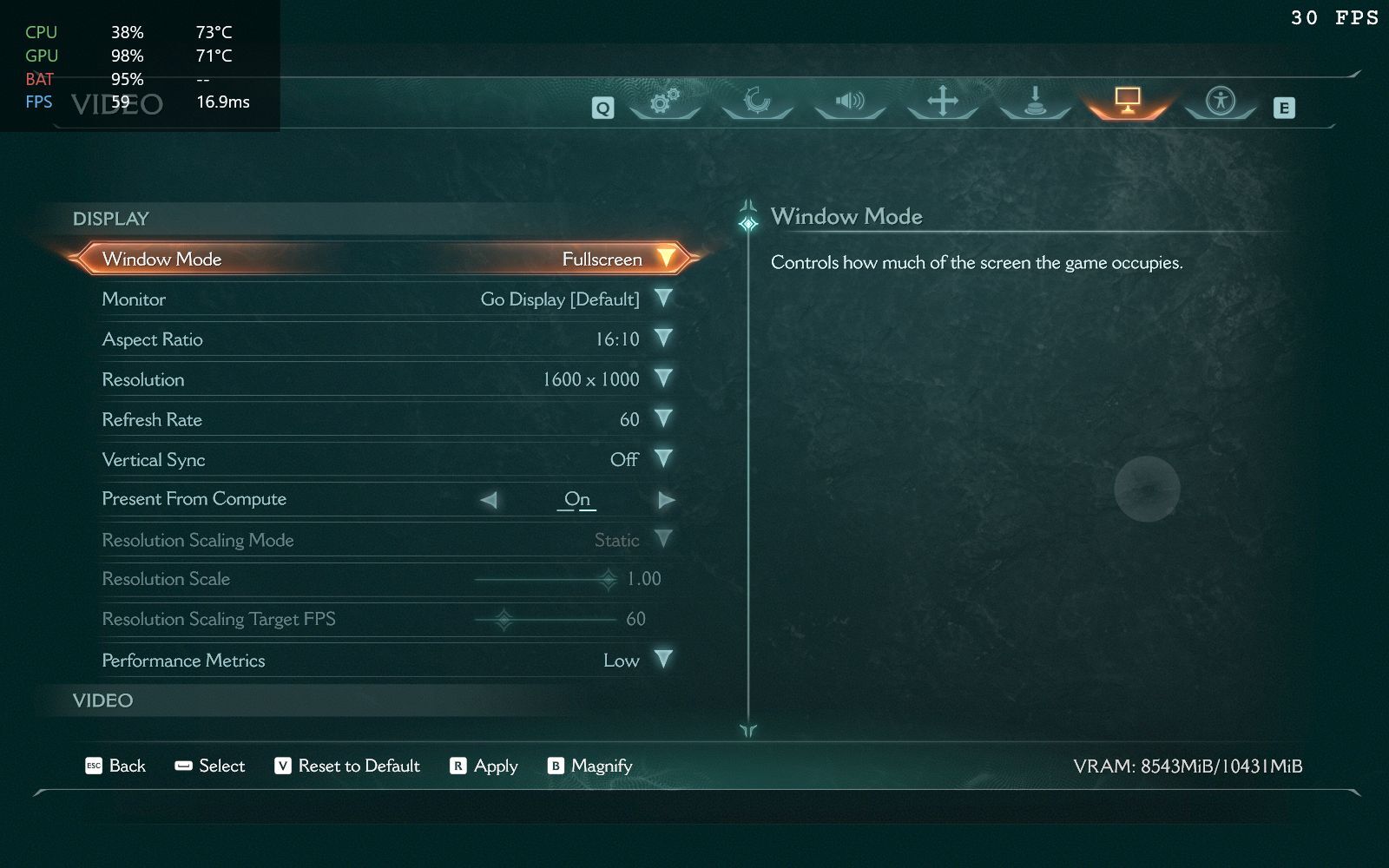Open the Resolution dropdown
The image size is (1389, 868).
663,378
